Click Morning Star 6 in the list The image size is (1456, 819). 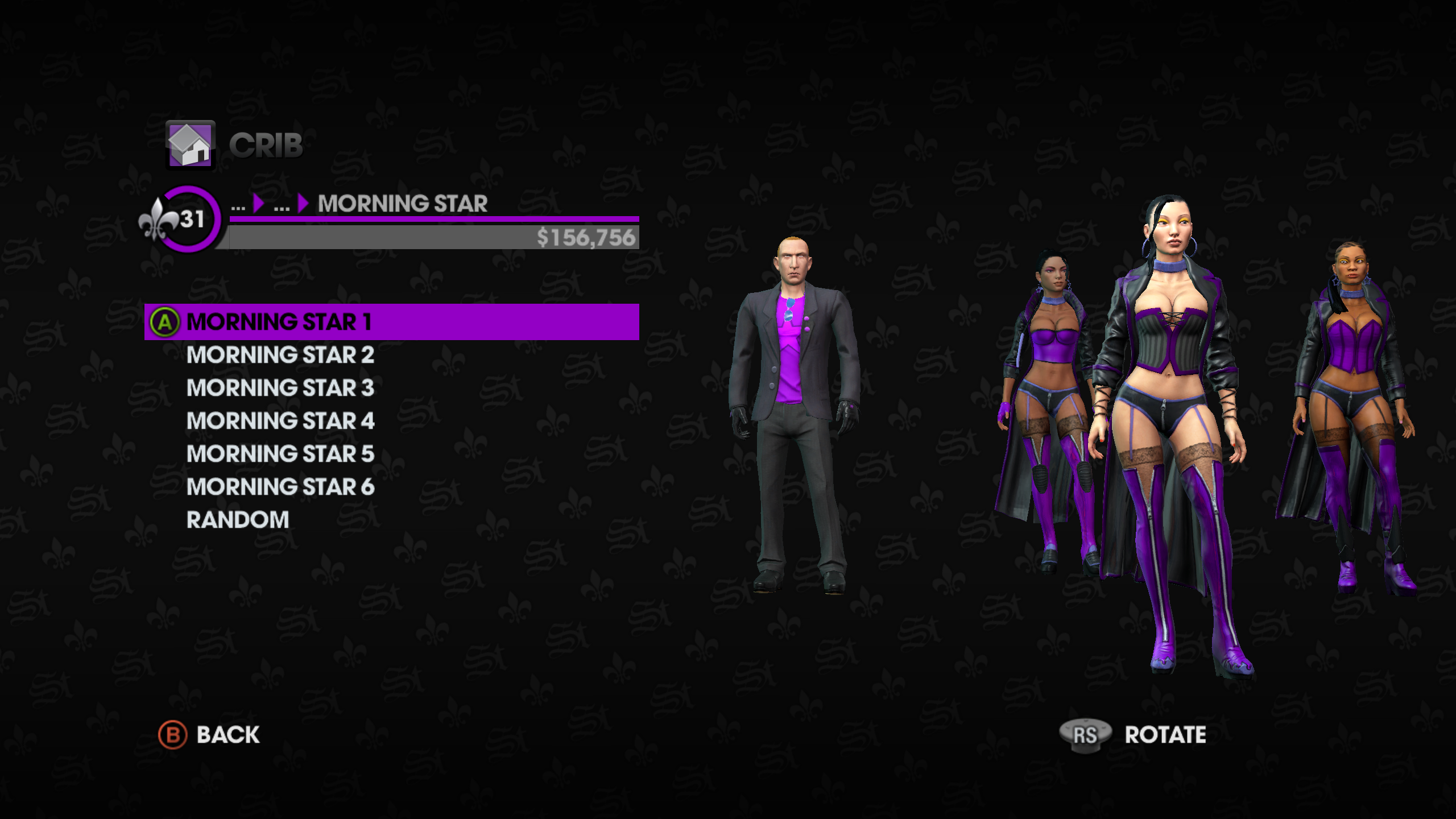pos(280,487)
